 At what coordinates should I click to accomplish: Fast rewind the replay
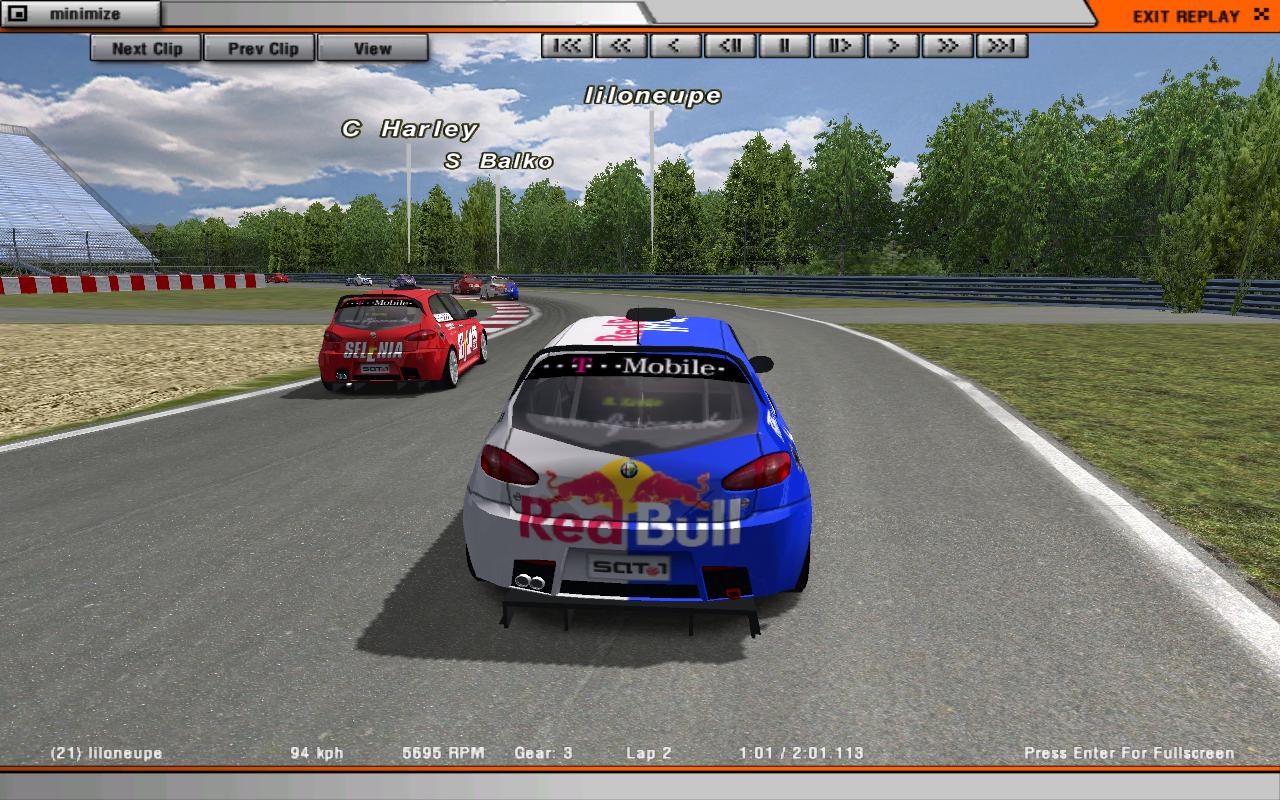[621, 45]
